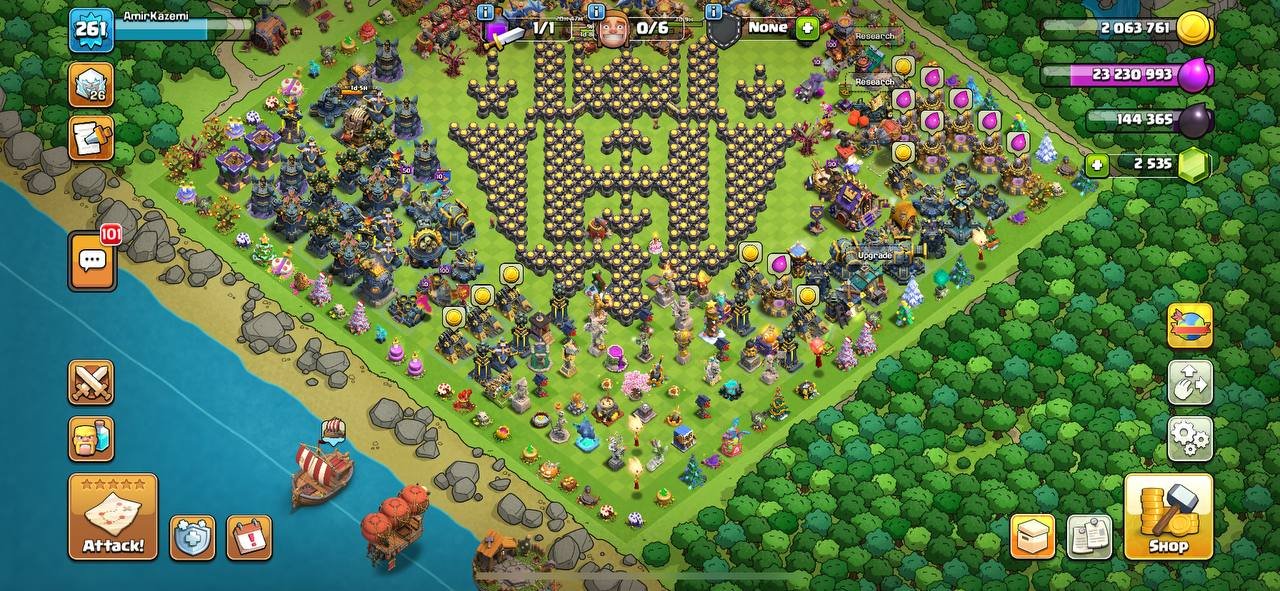Open the storage box button

click(x=1032, y=537)
